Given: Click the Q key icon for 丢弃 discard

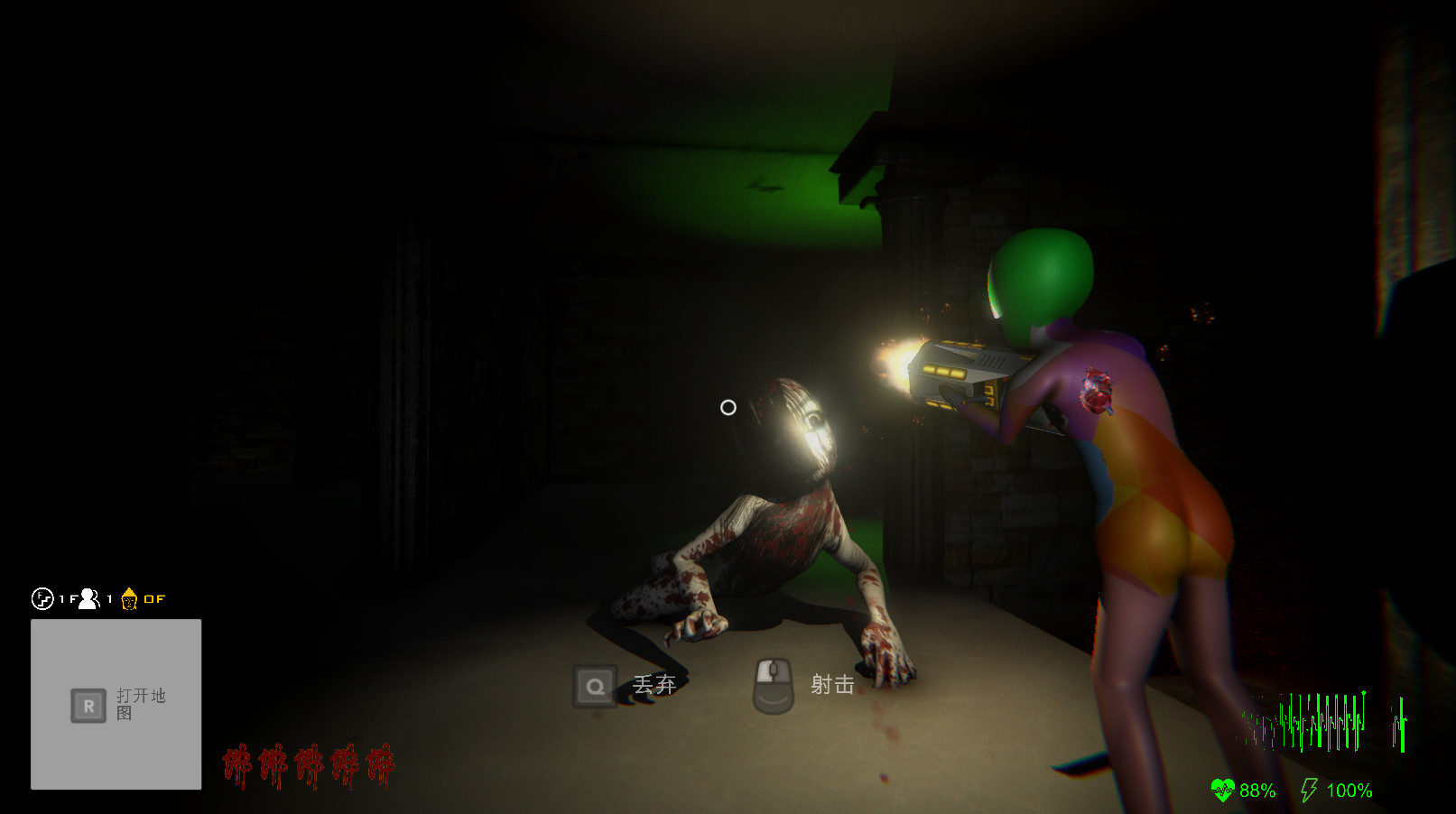Looking at the screenshot, I should click(597, 686).
